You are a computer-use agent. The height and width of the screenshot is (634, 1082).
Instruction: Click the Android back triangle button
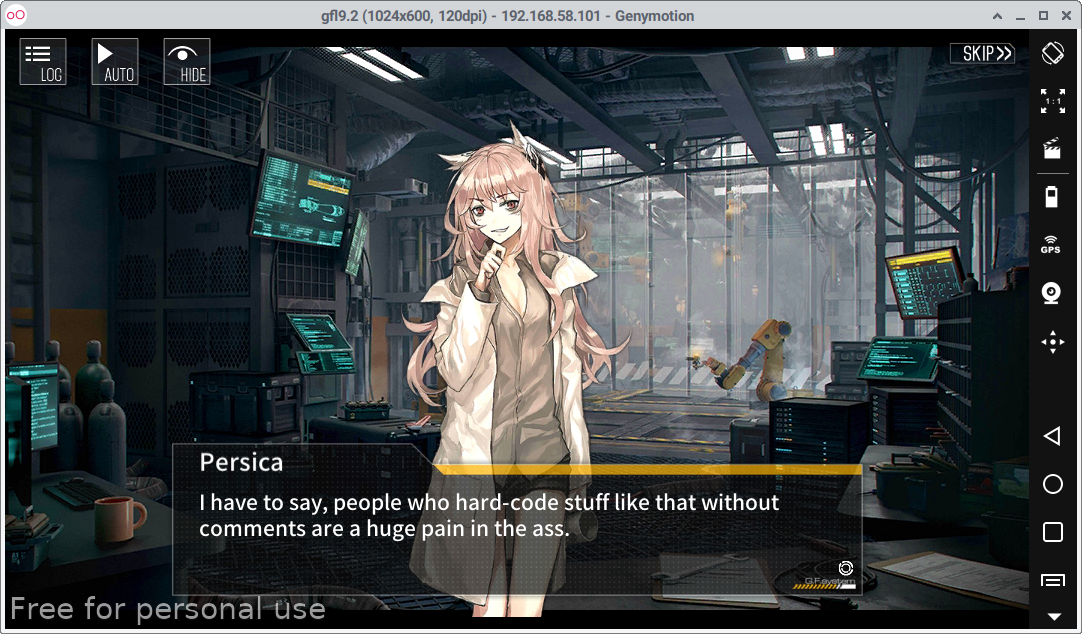click(x=1052, y=436)
